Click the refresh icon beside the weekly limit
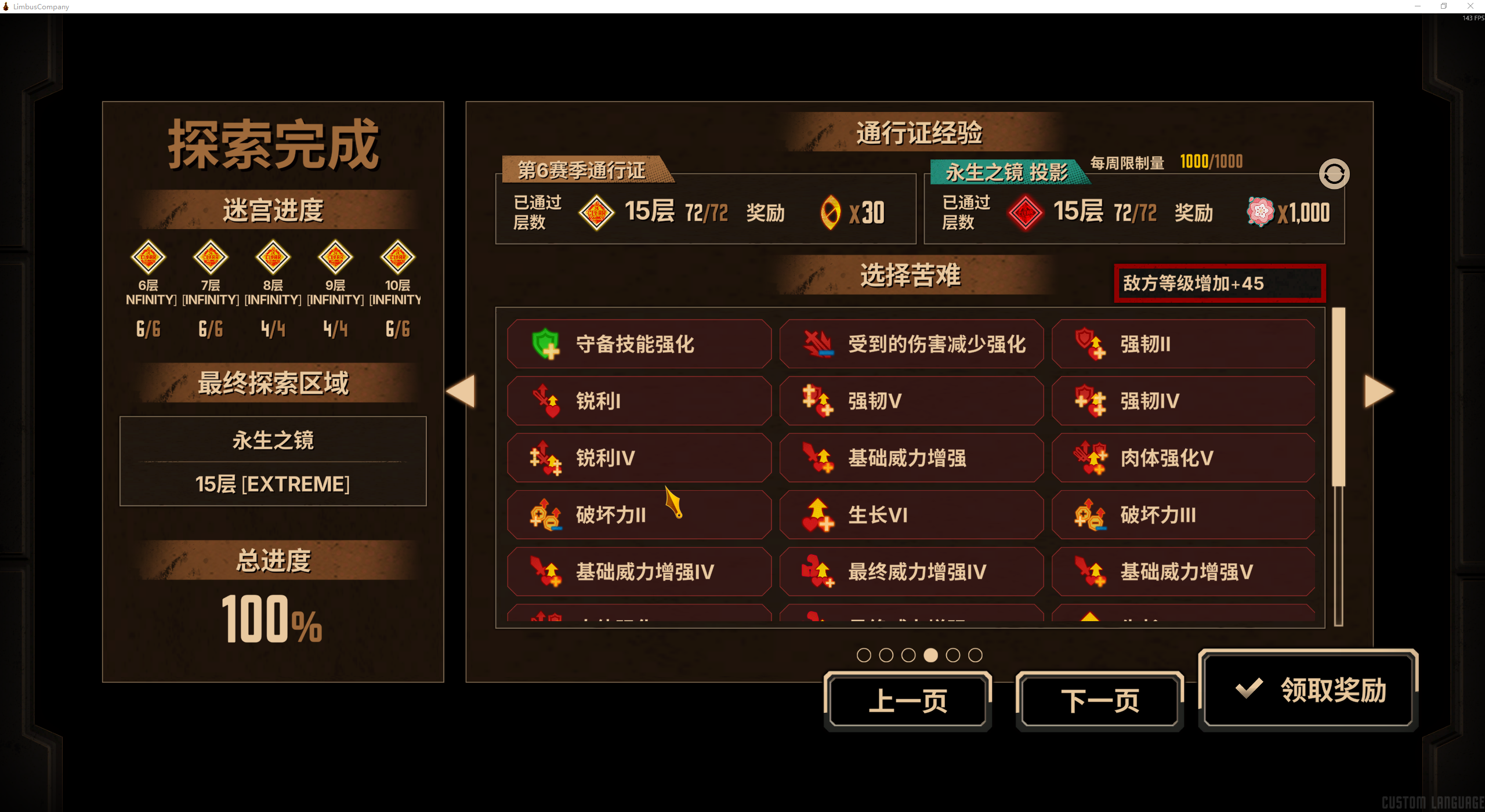Image resolution: width=1485 pixels, height=812 pixels. tap(1334, 173)
